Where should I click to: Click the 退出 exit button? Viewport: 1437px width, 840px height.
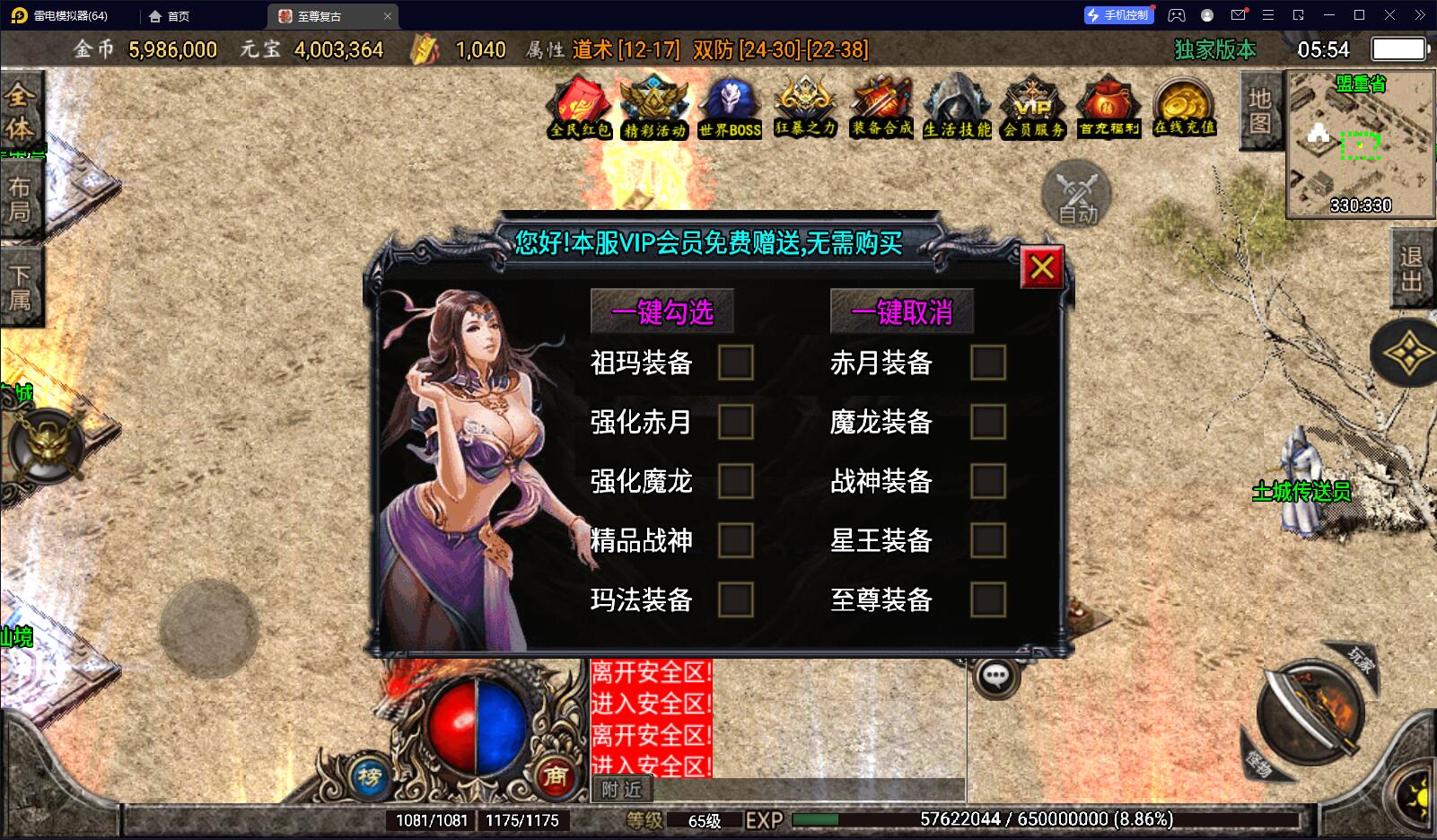click(x=1412, y=267)
